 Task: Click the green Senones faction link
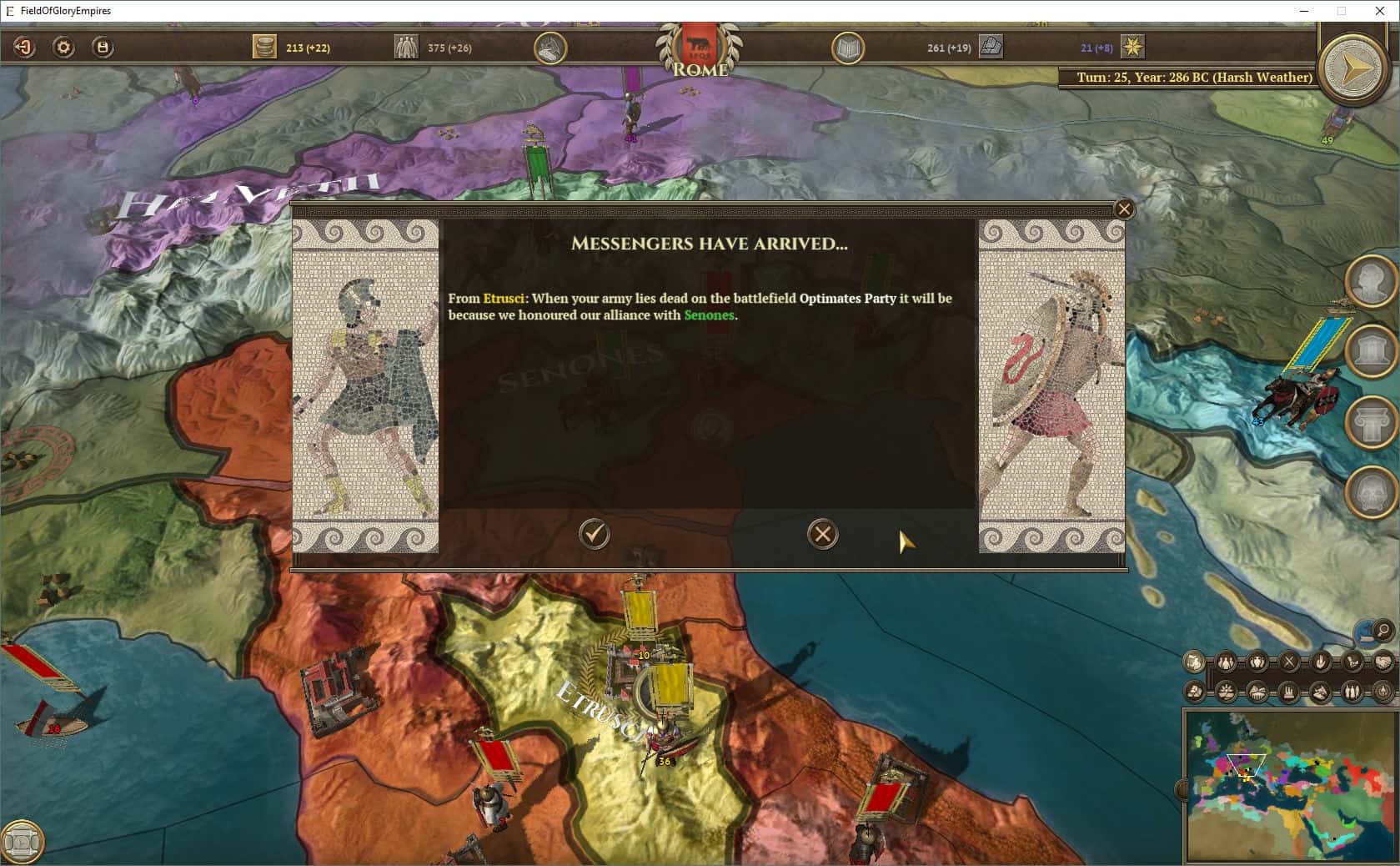708,315
